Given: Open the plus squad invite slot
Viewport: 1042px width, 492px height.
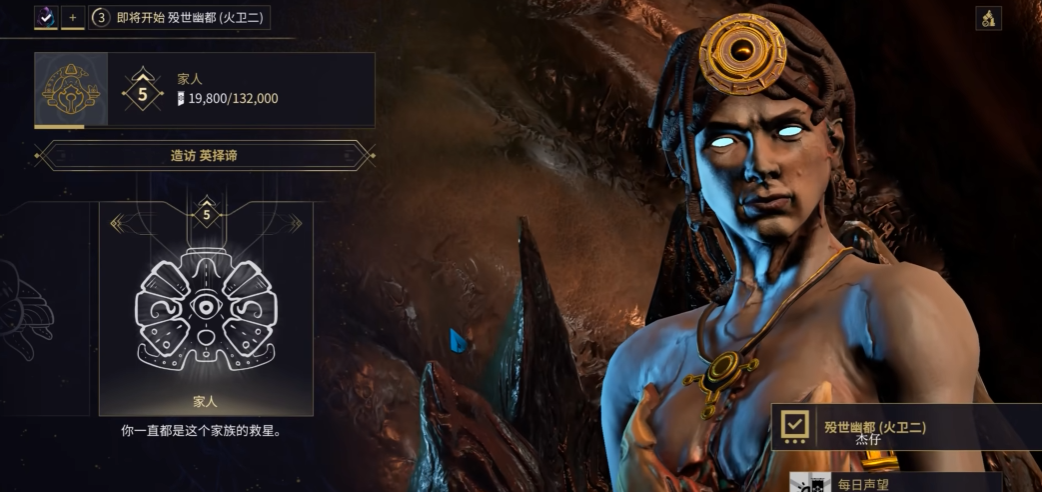Looking at the screenshot, I should 73,17.
